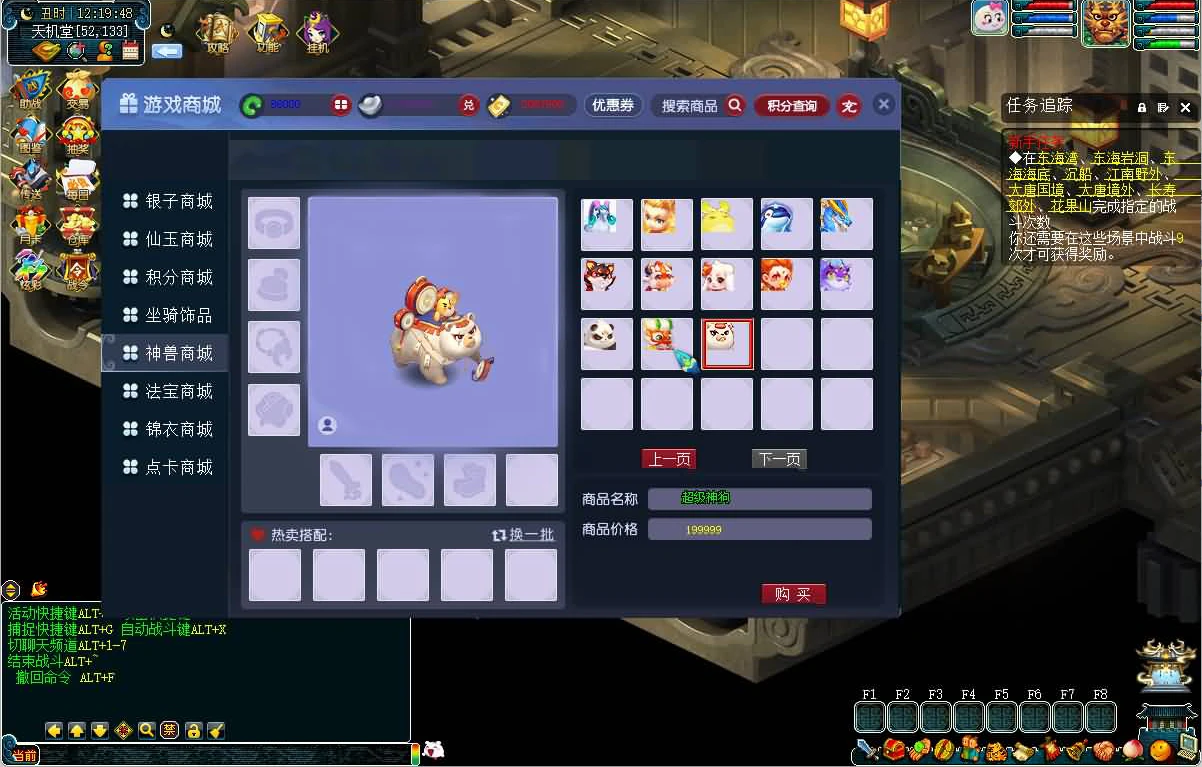Open the 优惠券 coupon button
This screenshot has width=1202, height=767.
click(x=613, y=105)
